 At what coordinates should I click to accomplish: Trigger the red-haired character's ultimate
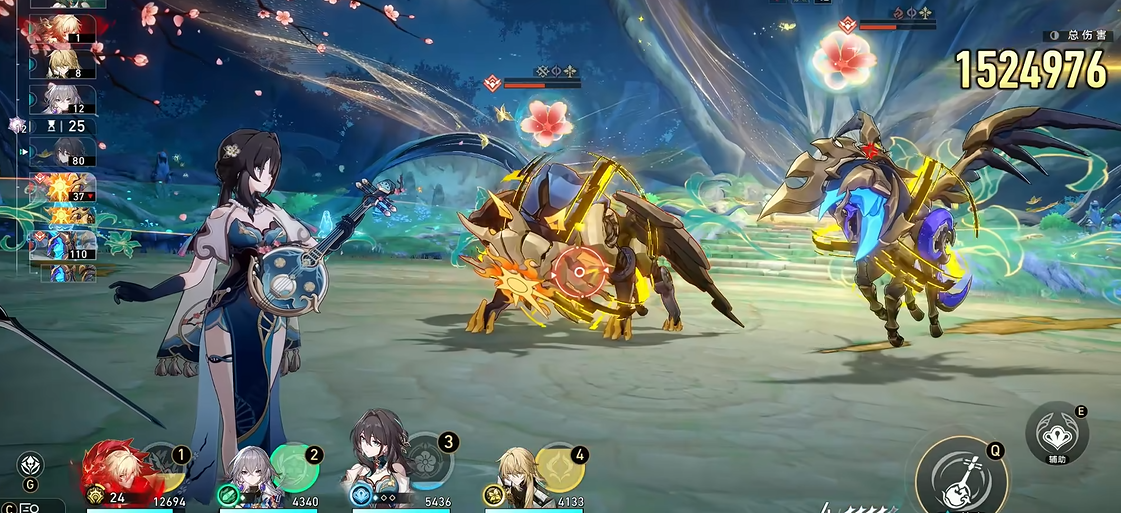160,467
